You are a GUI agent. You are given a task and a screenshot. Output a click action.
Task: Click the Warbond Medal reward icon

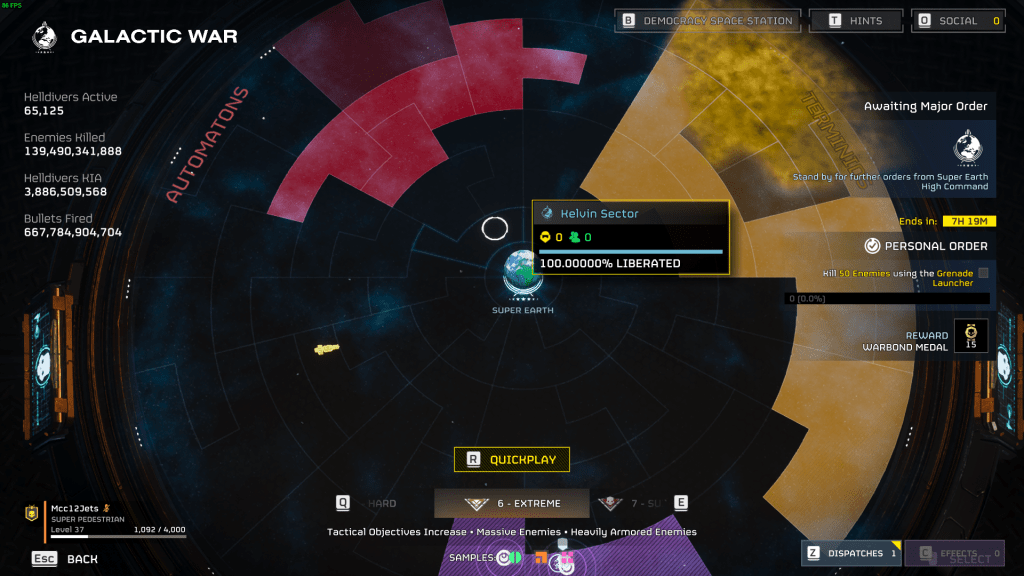[971, 337]
